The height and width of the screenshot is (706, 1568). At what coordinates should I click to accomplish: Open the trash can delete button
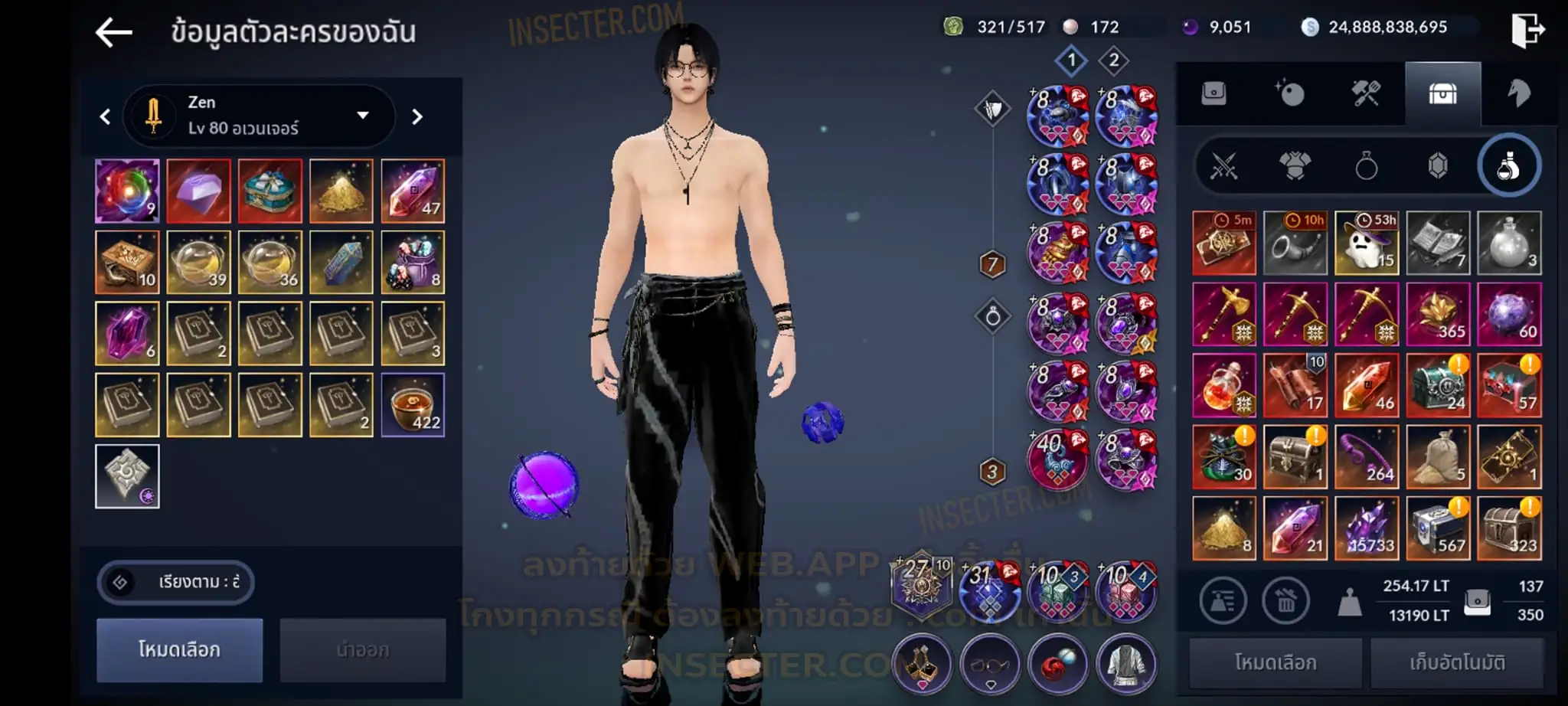point(1286,601)
